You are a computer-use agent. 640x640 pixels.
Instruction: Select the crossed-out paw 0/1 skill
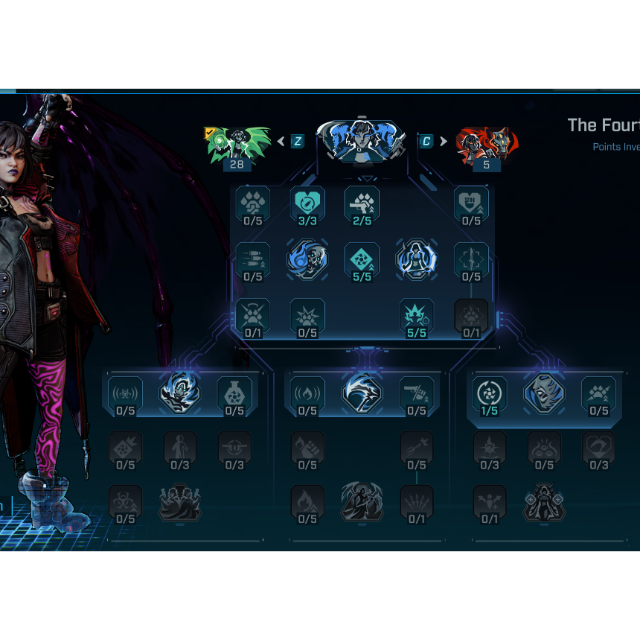(x=253, y=315)
